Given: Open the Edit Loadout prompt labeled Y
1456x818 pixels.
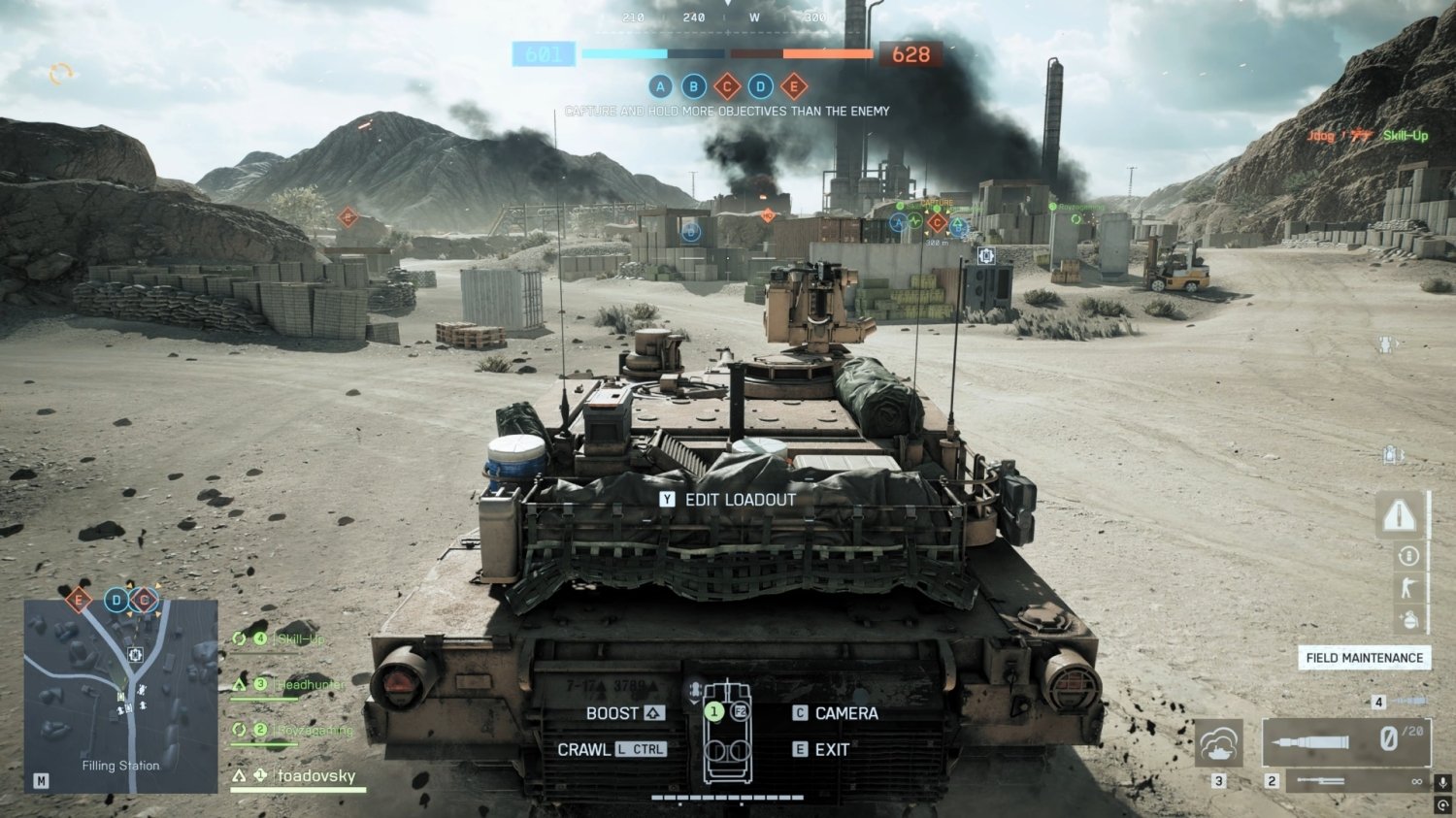Looking at the screenshot, I should [667, 500].
